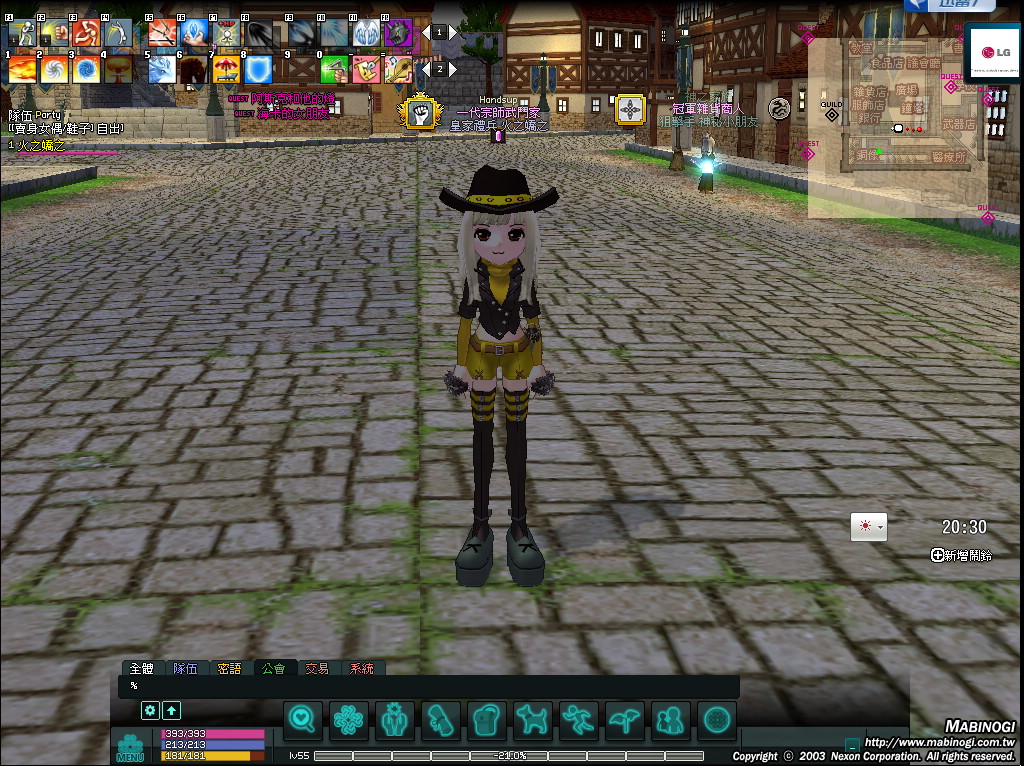
Task: Open the chat settings gear button
Action: pyautogui.click(x=150, y=710)
